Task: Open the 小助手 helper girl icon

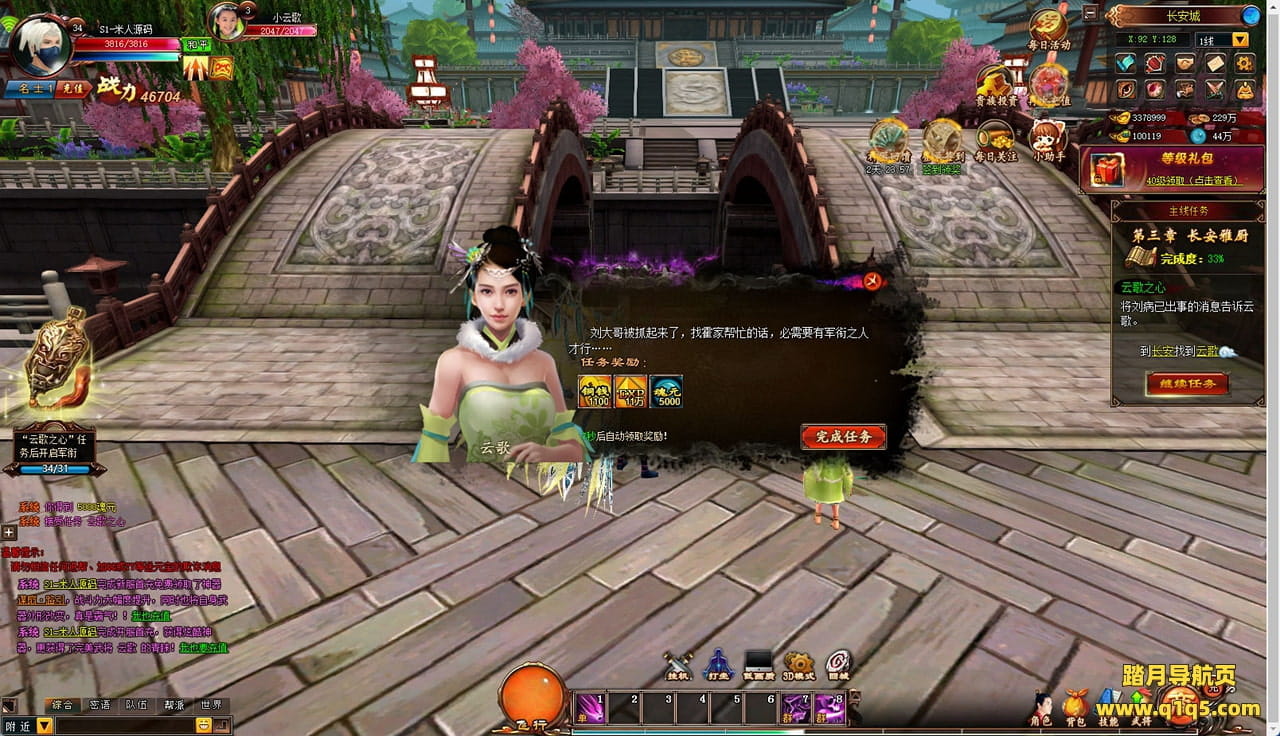Action: (1046, 141)
